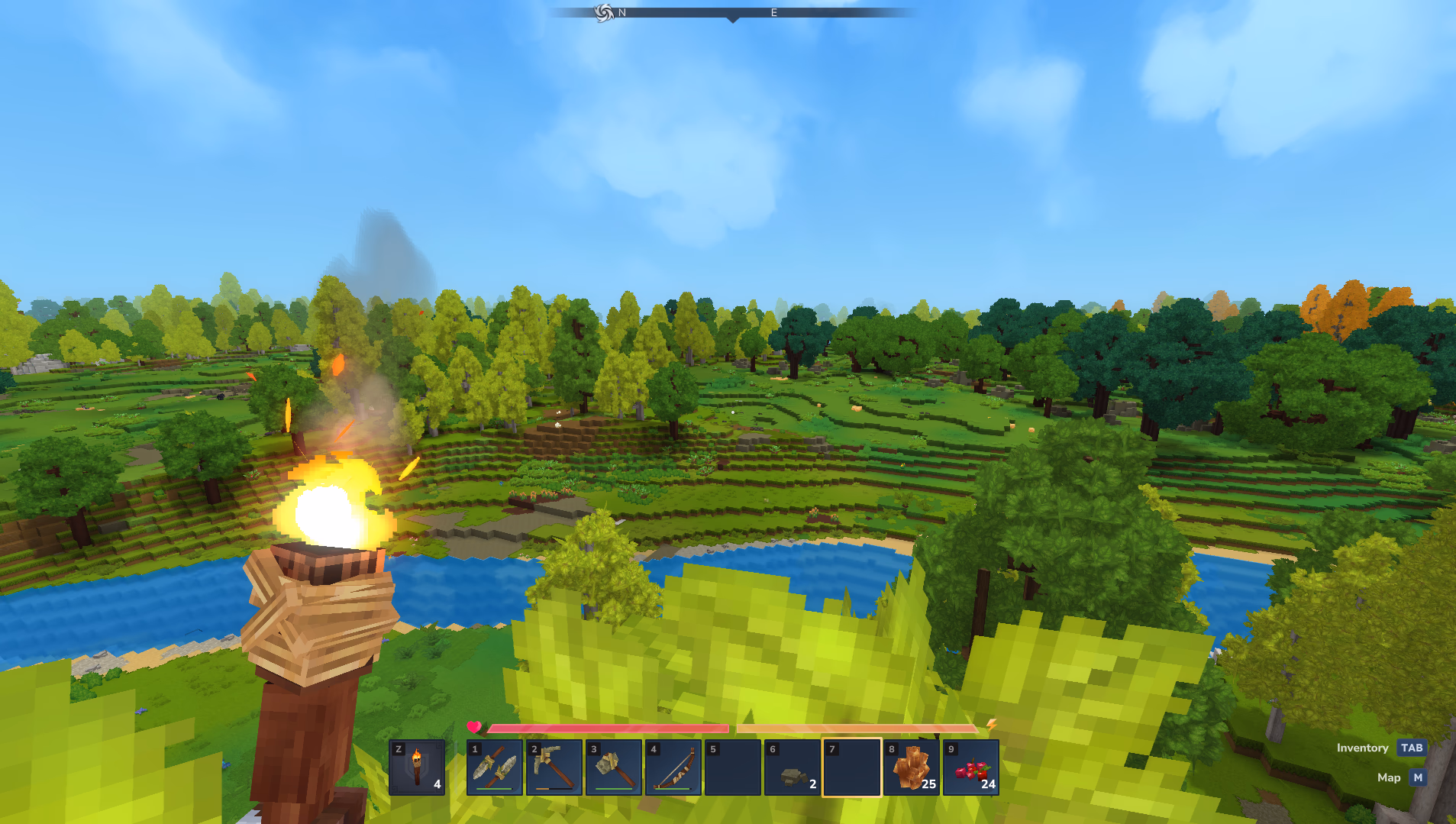Screen dimensions: 1456x824
Task: Equip the bow in slot 4
Action: (x=673, y=767)
